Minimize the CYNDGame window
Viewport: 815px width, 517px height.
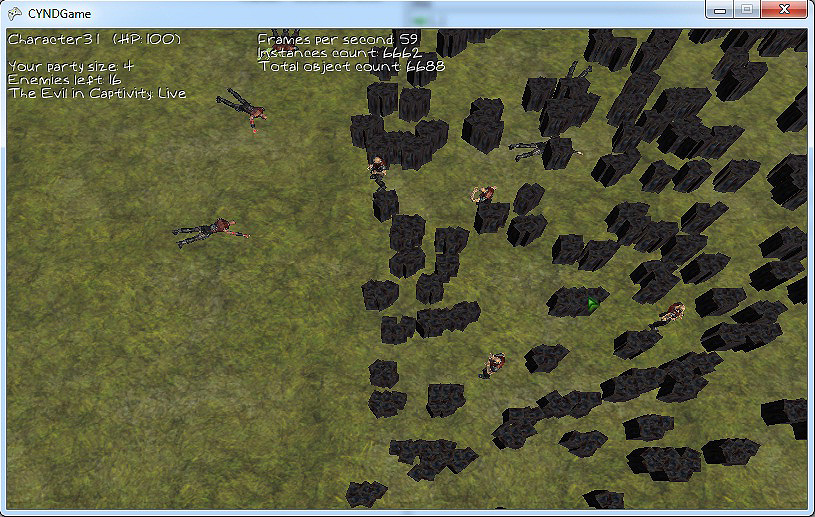click(x=719, y=9)
